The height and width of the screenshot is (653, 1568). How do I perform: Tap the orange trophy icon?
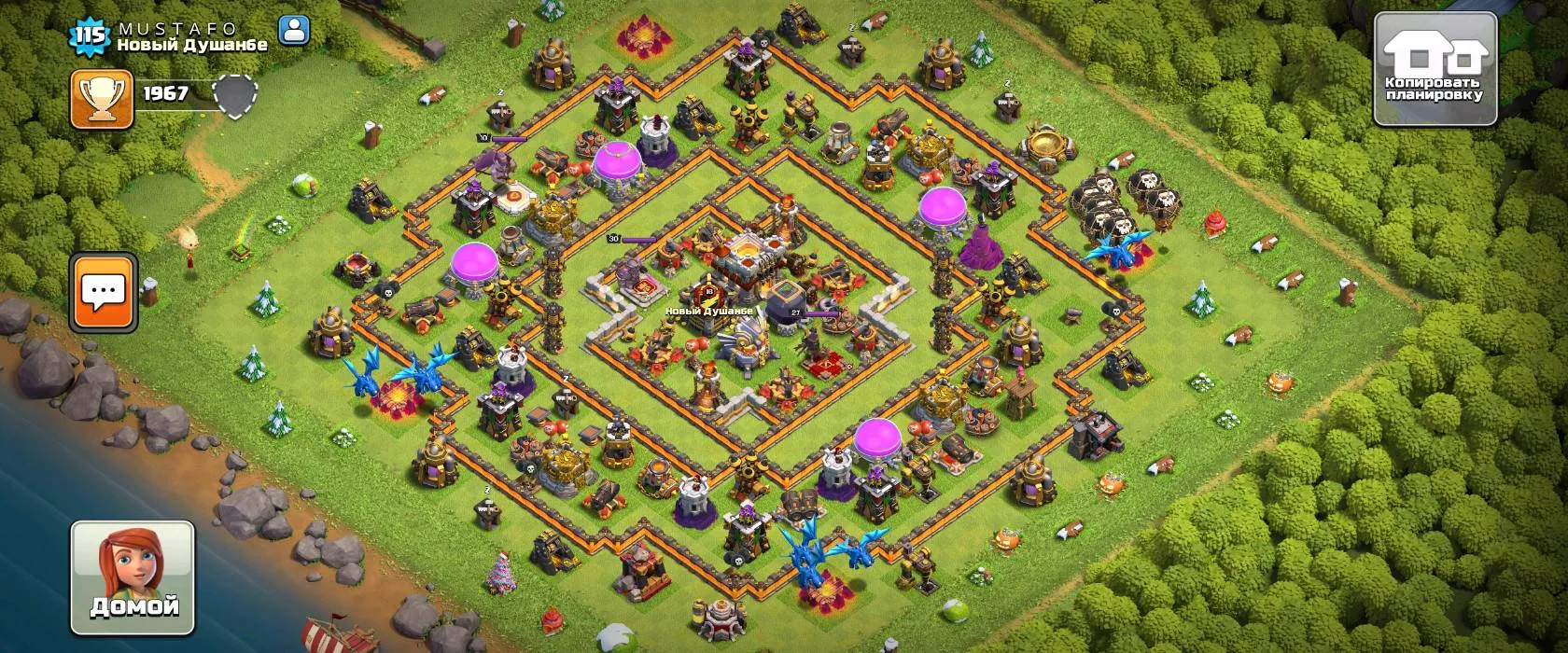pyautogui.click(x=102, y=99)
